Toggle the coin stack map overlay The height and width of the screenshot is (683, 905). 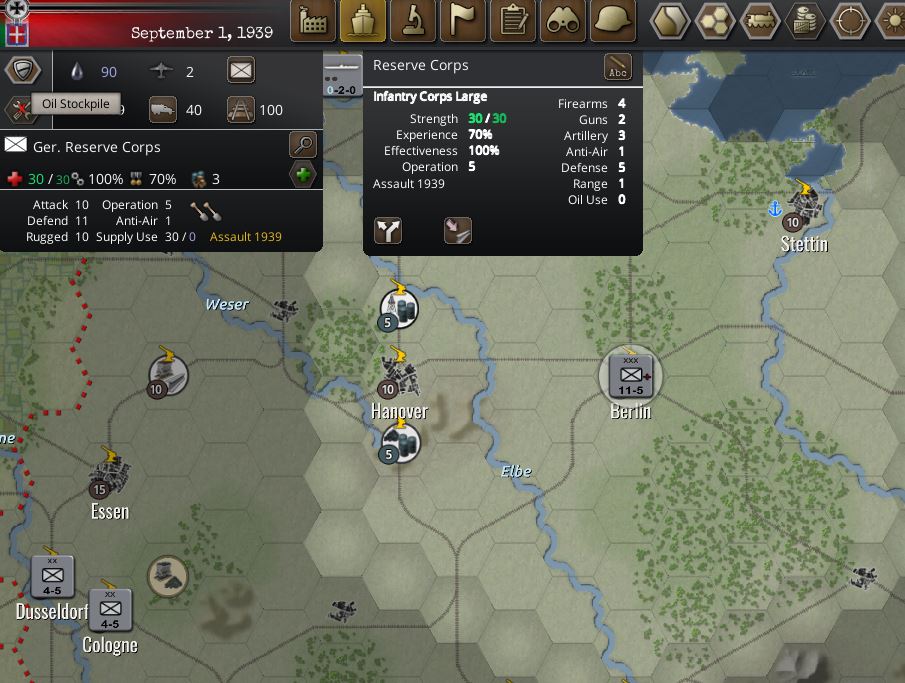(x=806, y=20)
